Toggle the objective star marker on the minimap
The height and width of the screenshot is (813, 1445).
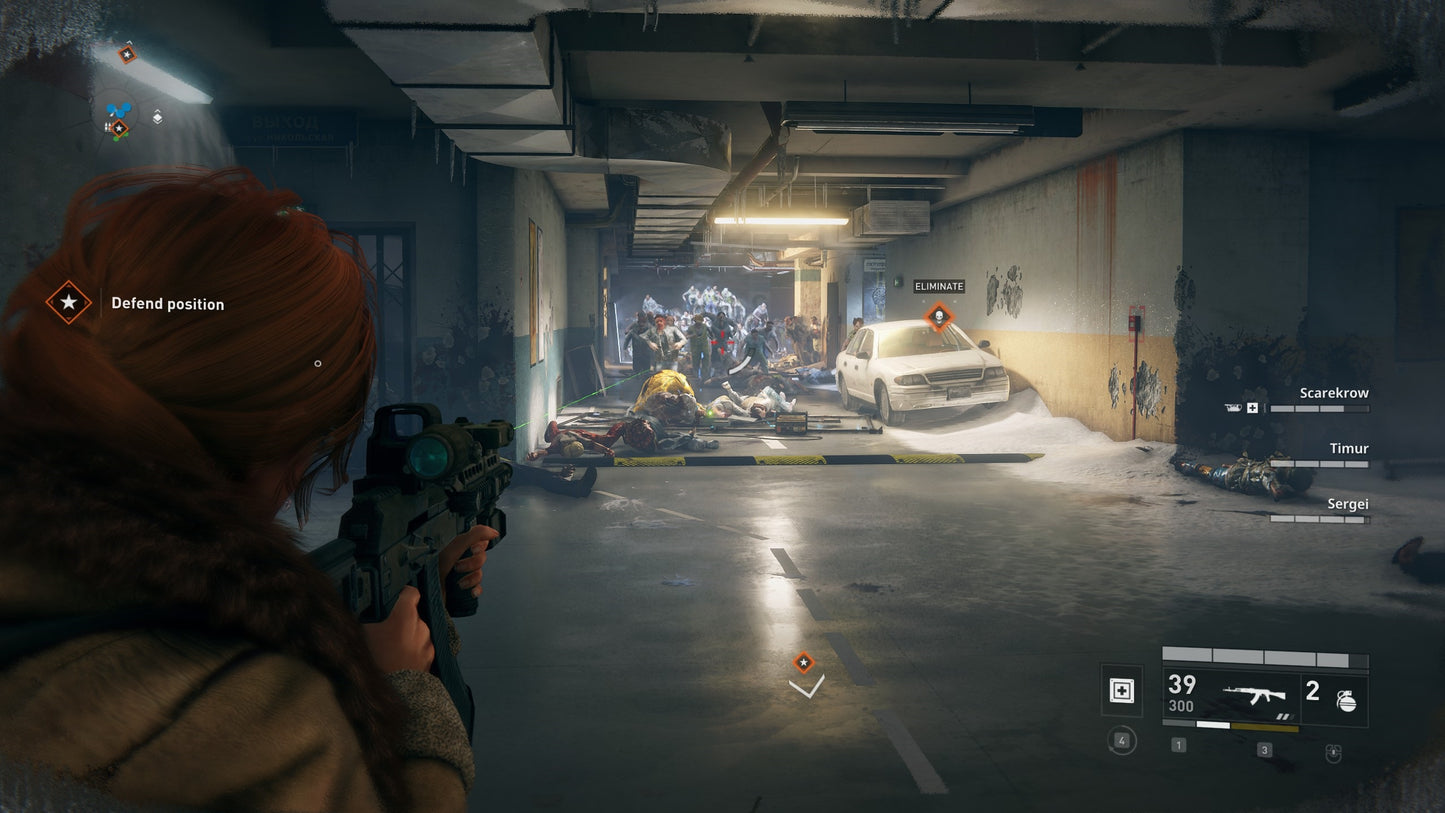(119, 127)
